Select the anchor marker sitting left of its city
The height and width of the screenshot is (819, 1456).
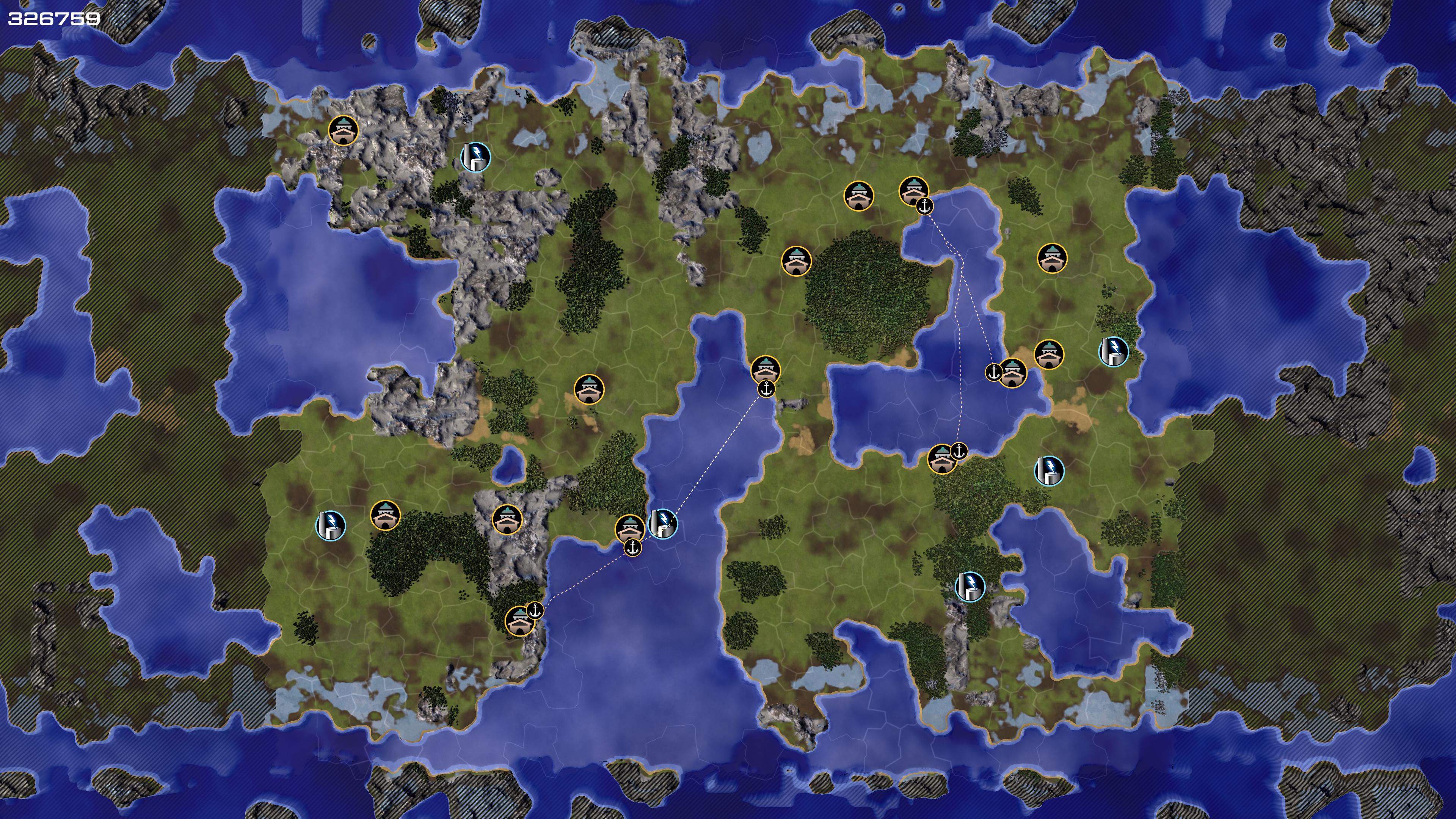(x=994, y=372)
